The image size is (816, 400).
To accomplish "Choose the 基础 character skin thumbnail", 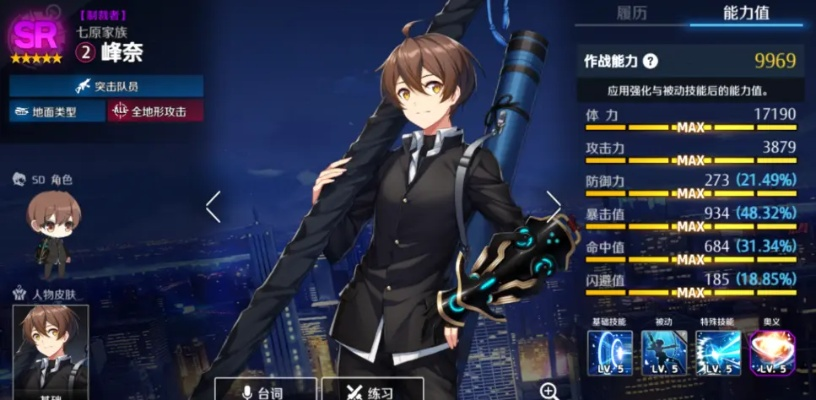I will (50, 348).
